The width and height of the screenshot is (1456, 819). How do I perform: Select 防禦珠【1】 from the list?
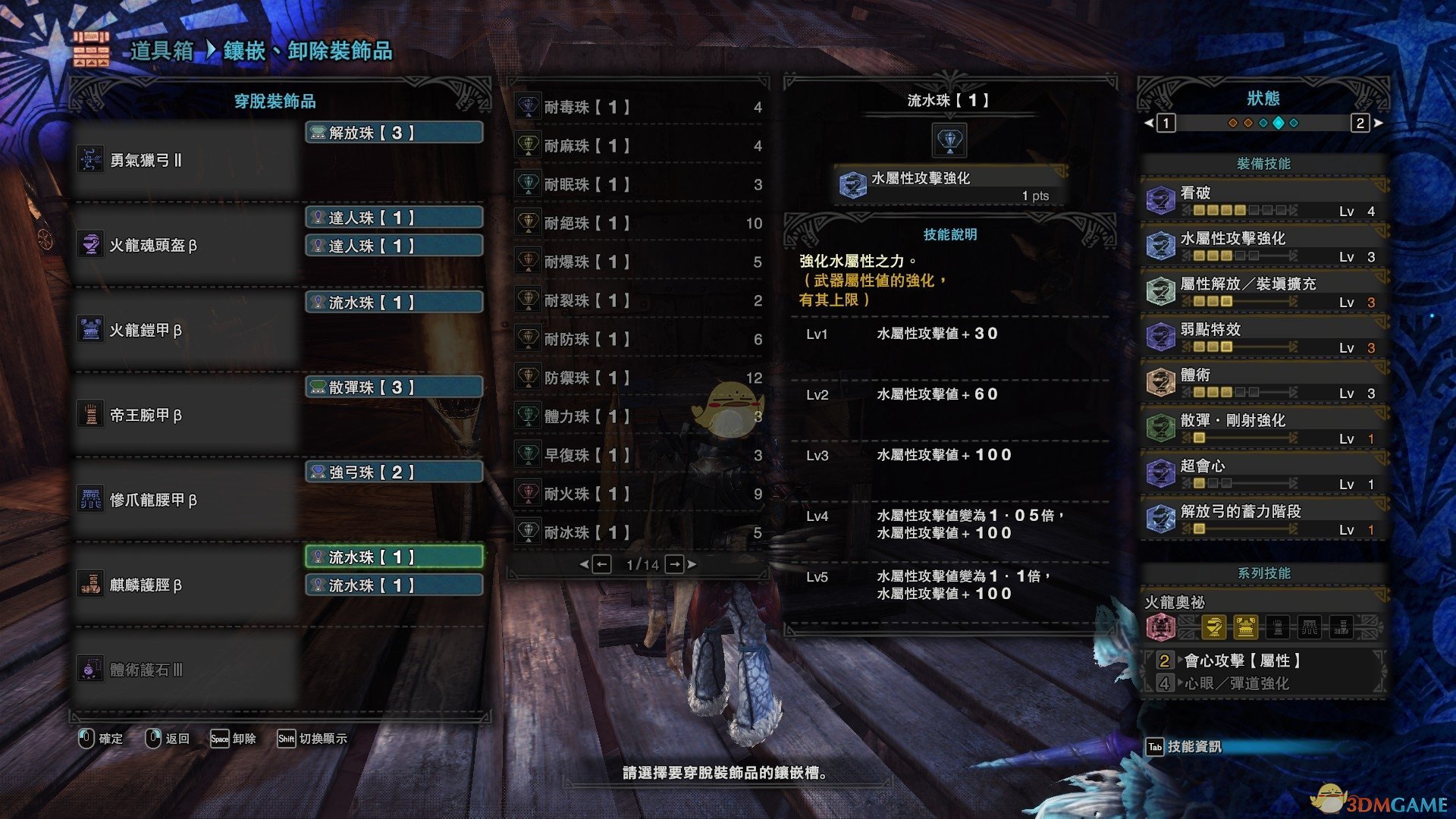click(x=639, y=378)
